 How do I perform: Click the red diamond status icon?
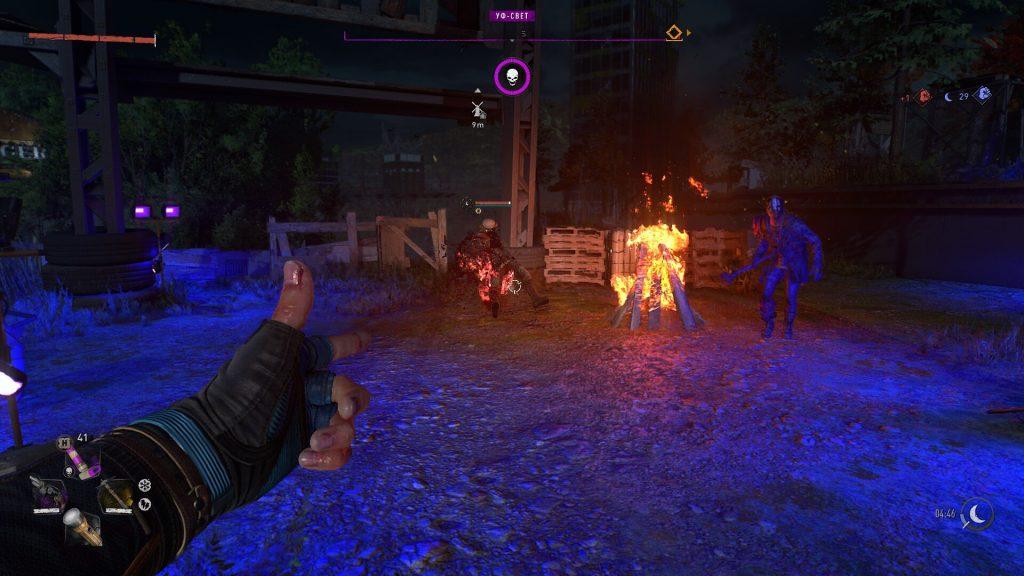(925, 95)
